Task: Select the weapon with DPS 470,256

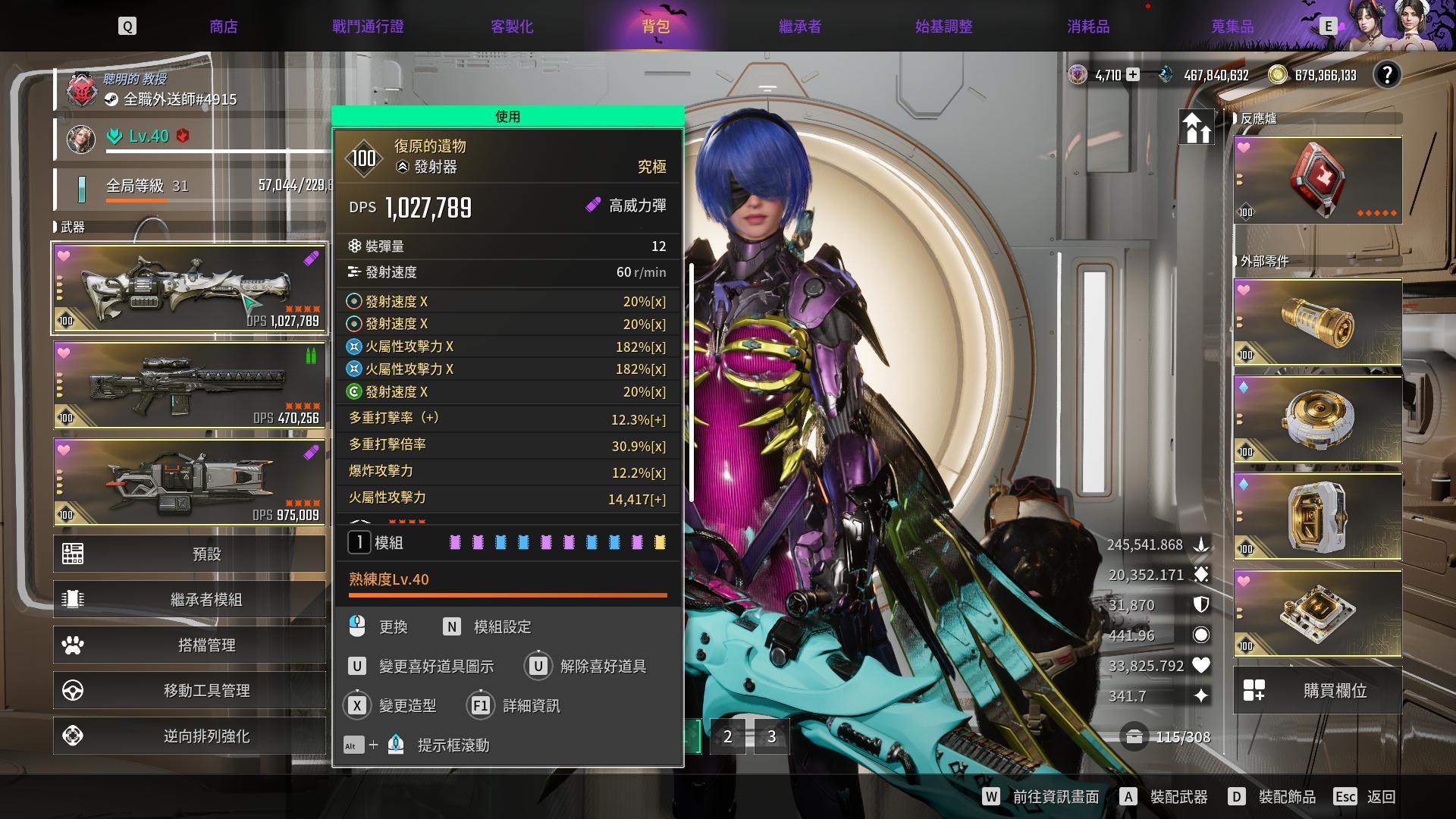Action: [x=190, y=385]
